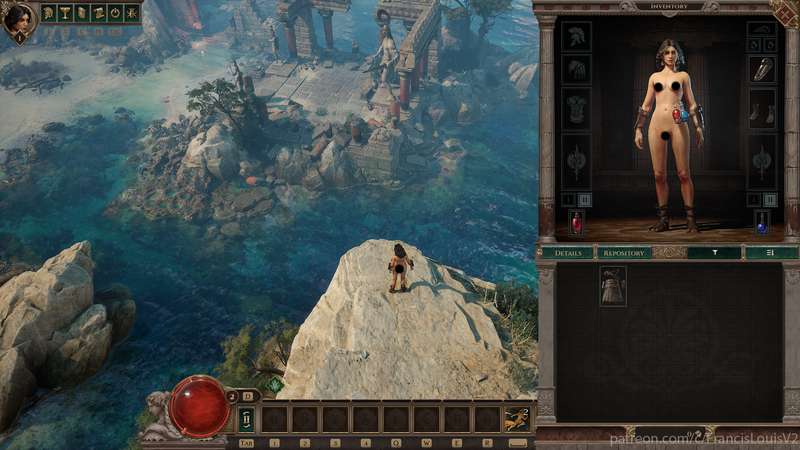Select the red health potion slot
Screen dimensions: 800x450
576,222
